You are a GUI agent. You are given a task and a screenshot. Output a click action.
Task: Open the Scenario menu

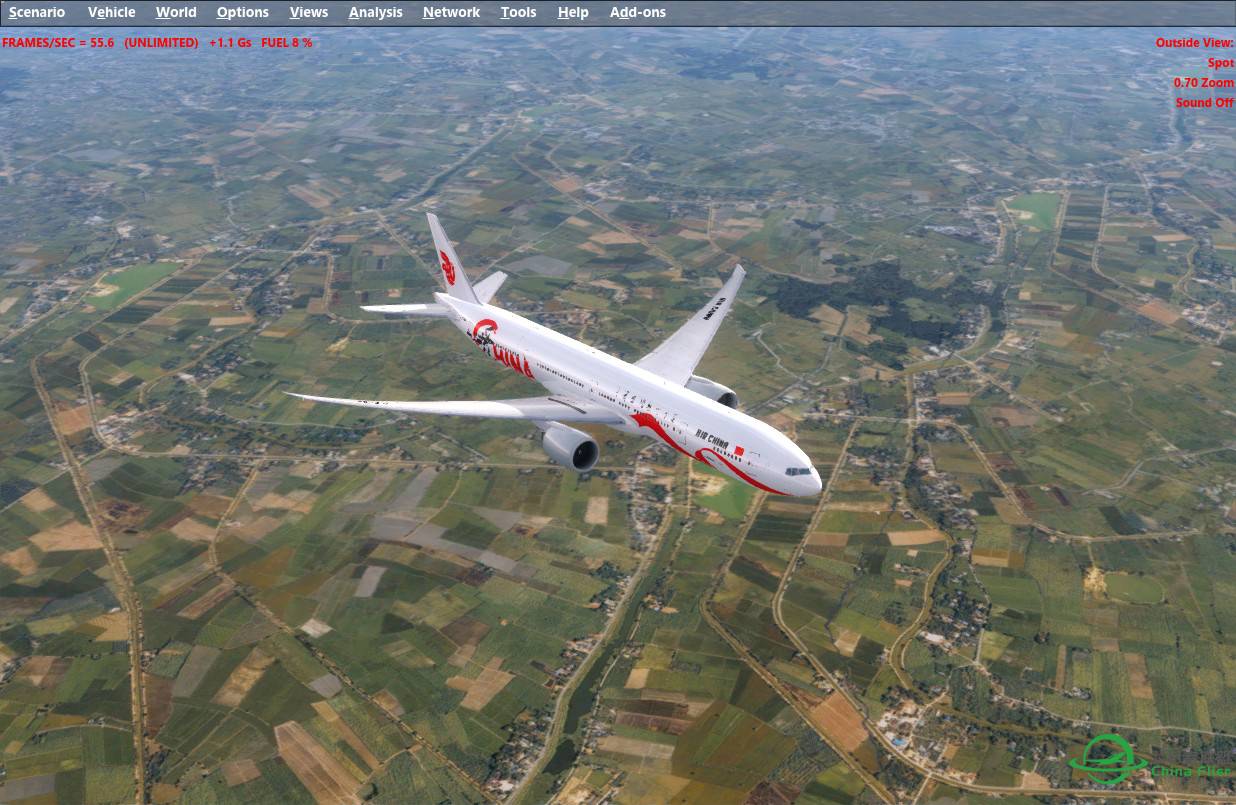pos(37,12)
